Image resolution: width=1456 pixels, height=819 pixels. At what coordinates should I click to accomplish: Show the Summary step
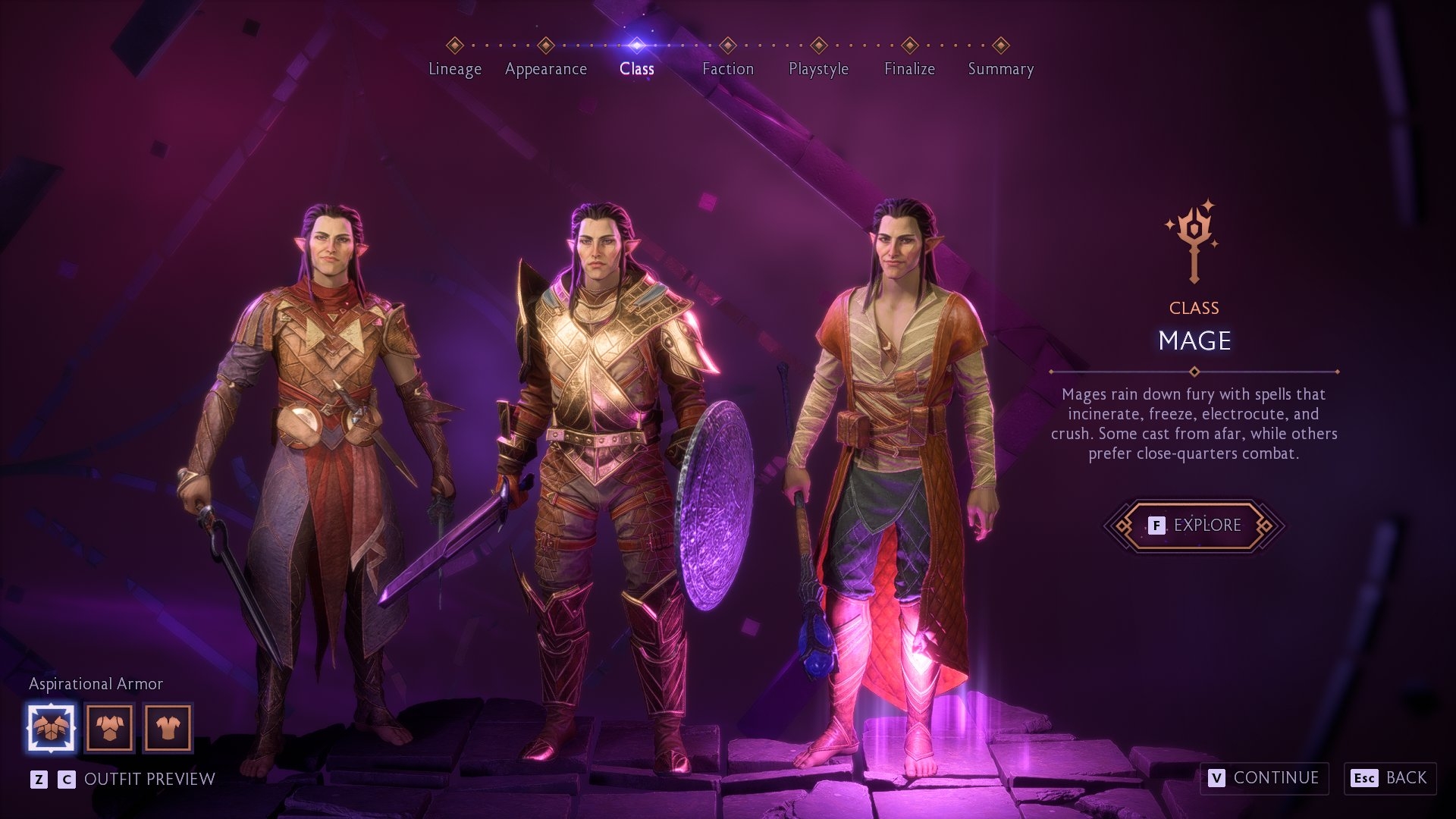(x=1000, y=68)
